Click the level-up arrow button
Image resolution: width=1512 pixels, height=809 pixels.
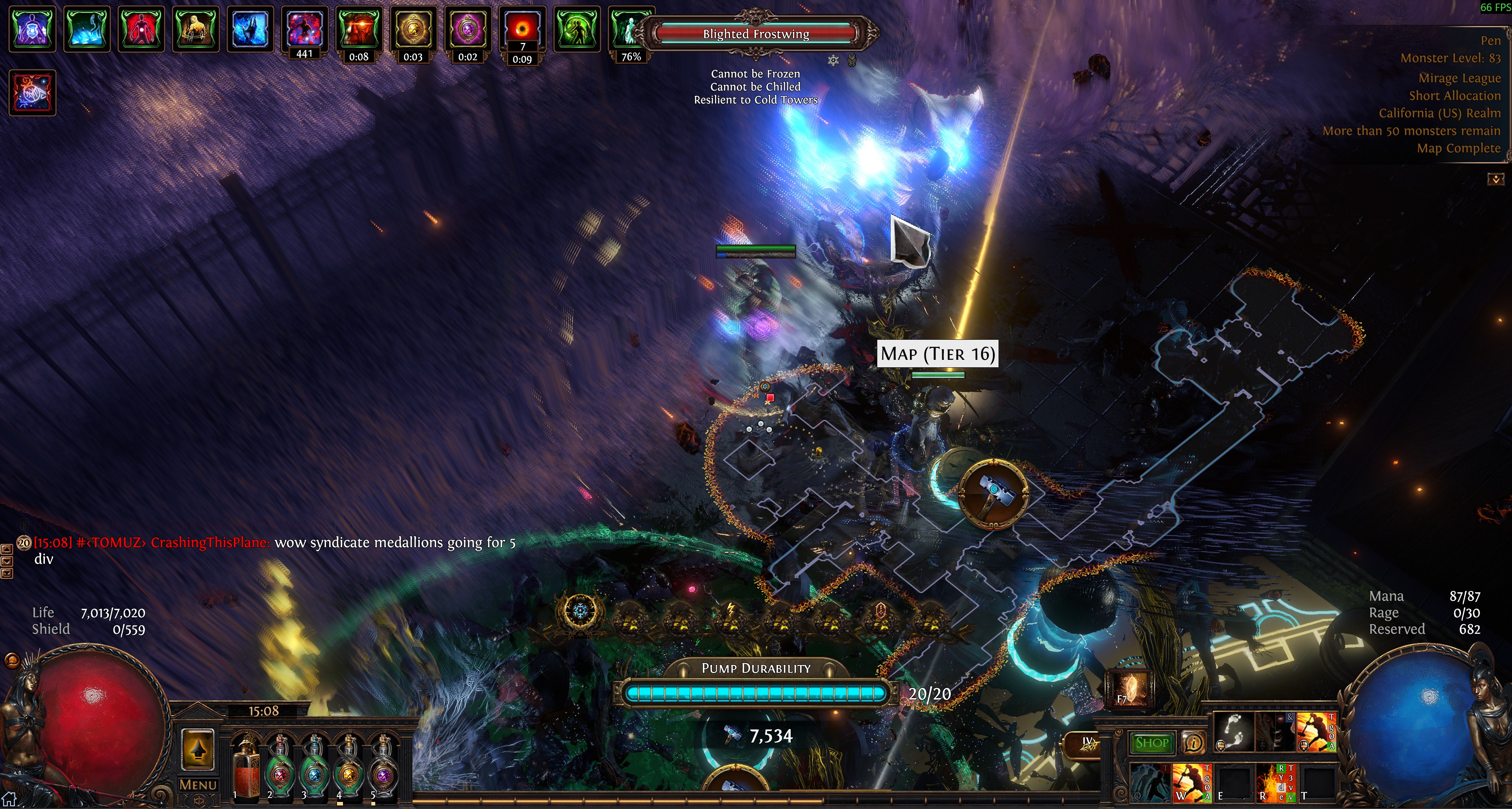click(198, 749)
